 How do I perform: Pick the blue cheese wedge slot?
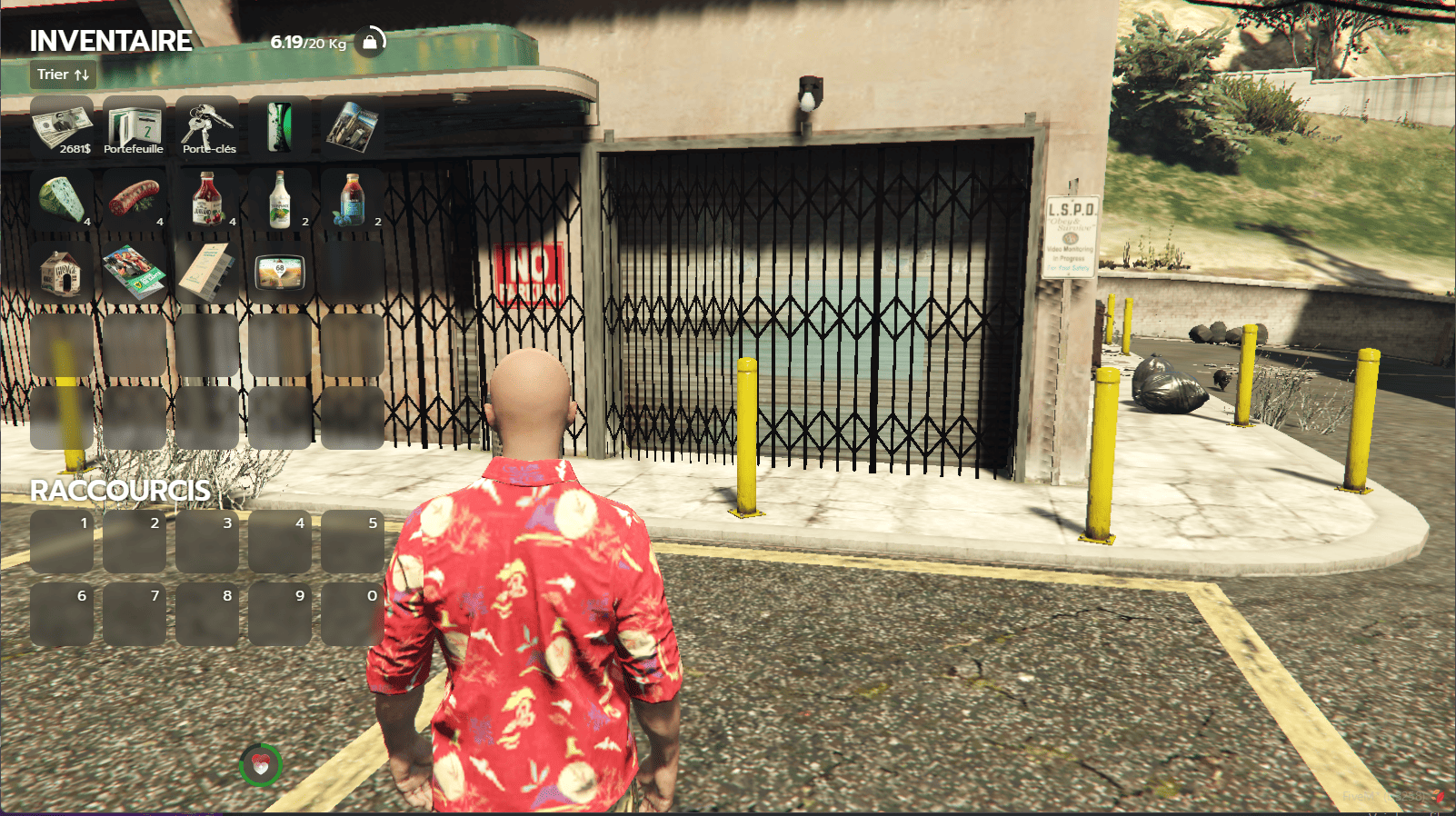click(x=62, y=200)
